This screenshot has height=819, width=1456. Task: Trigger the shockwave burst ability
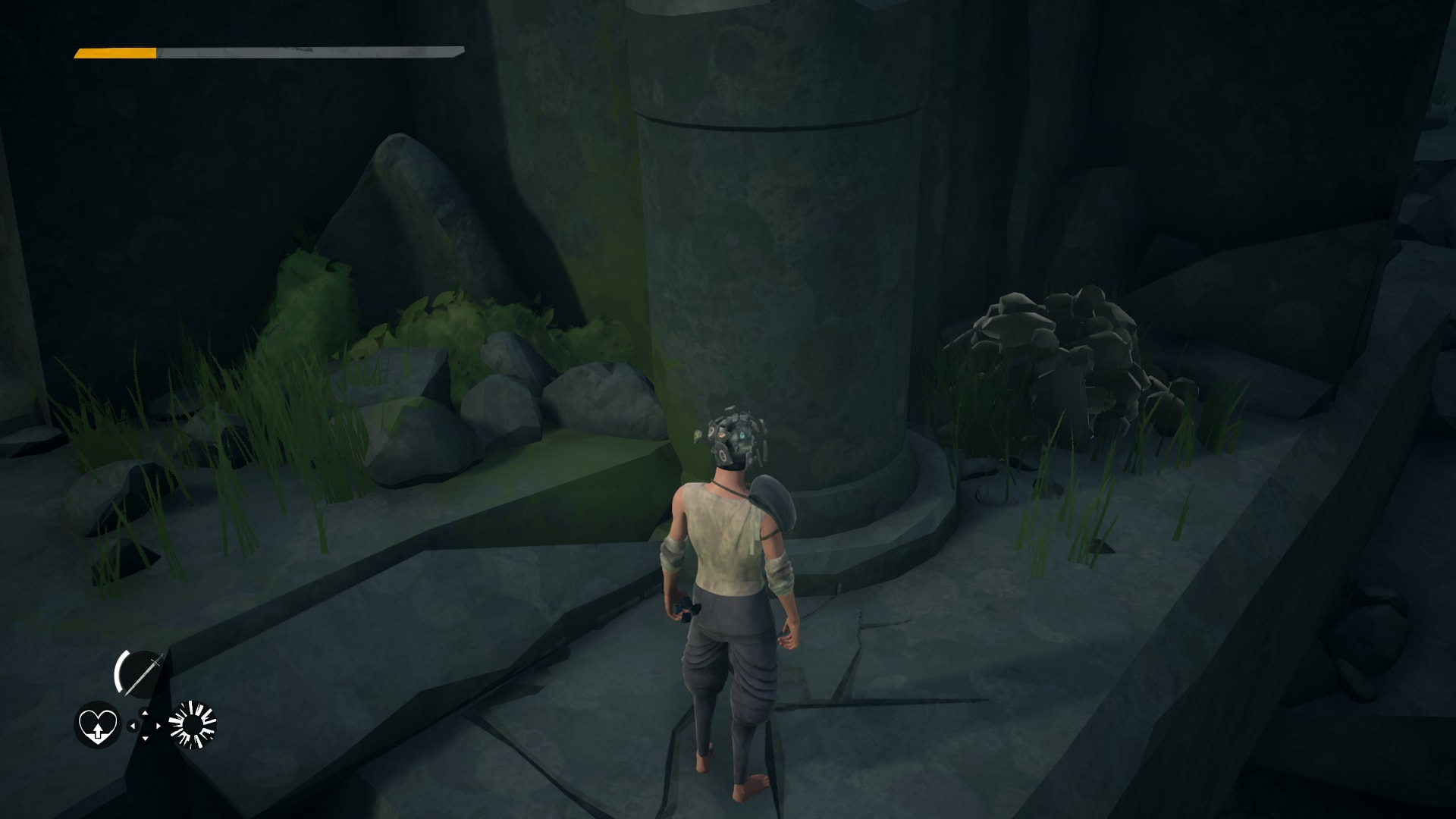(193, 724)
